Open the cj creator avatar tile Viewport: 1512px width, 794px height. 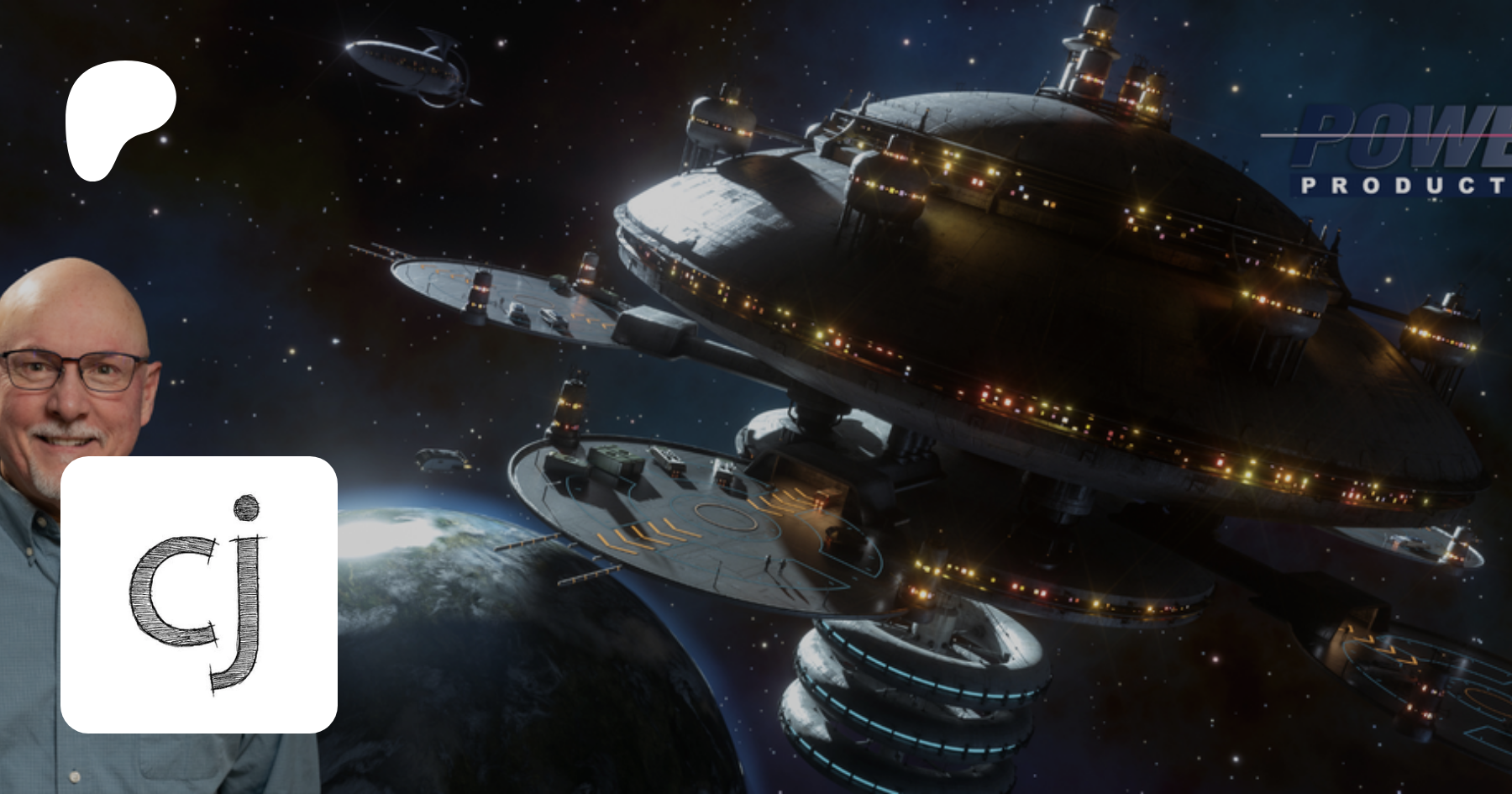pyautogui.click(x=199, y=594)
